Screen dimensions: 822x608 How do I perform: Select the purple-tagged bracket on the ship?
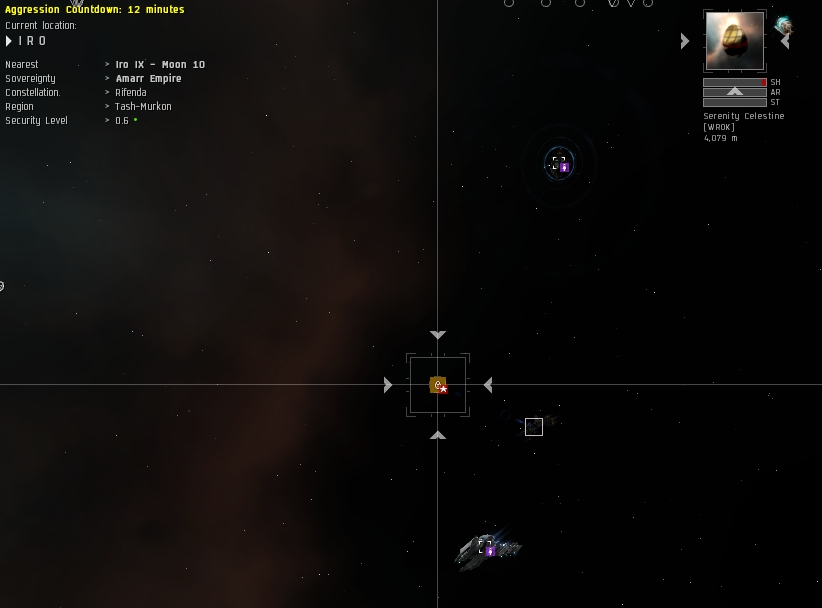486,547
